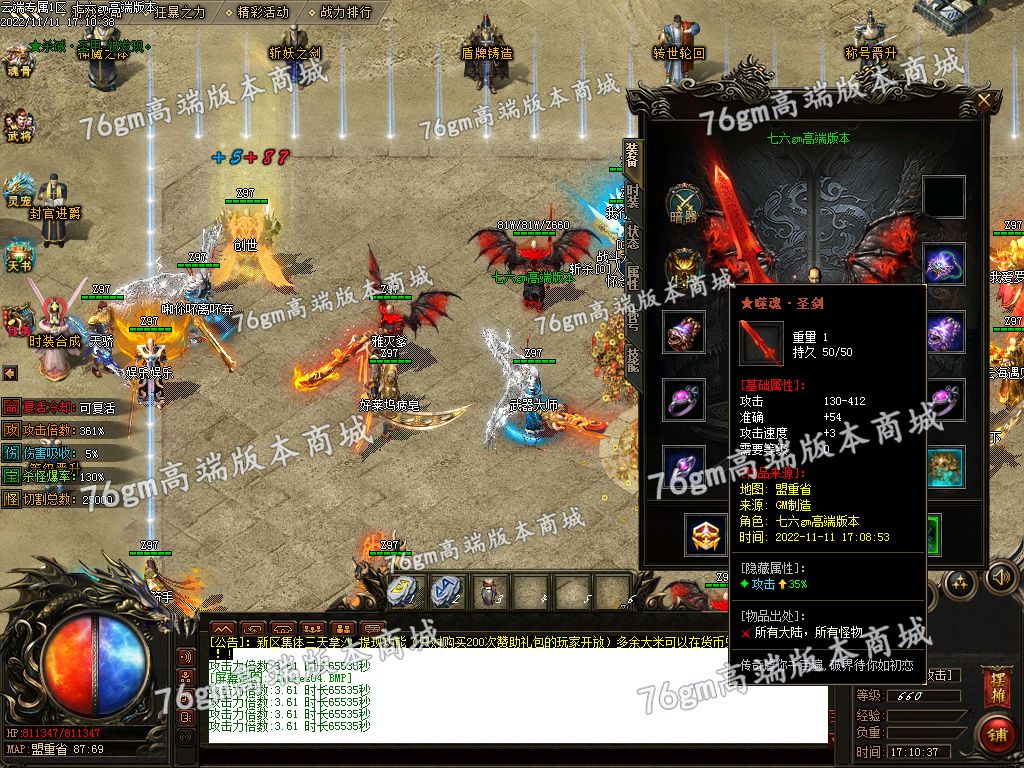Use the red potion hotbar item

click(487, 590)
